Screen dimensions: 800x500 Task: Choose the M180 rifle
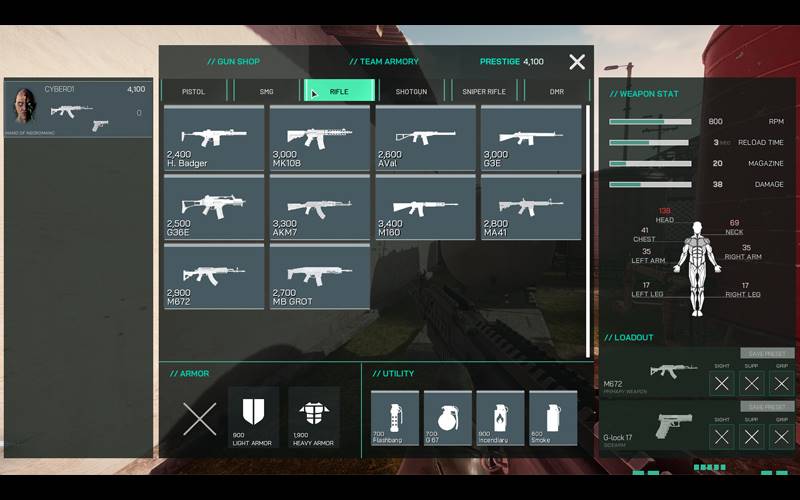point(425,208)
